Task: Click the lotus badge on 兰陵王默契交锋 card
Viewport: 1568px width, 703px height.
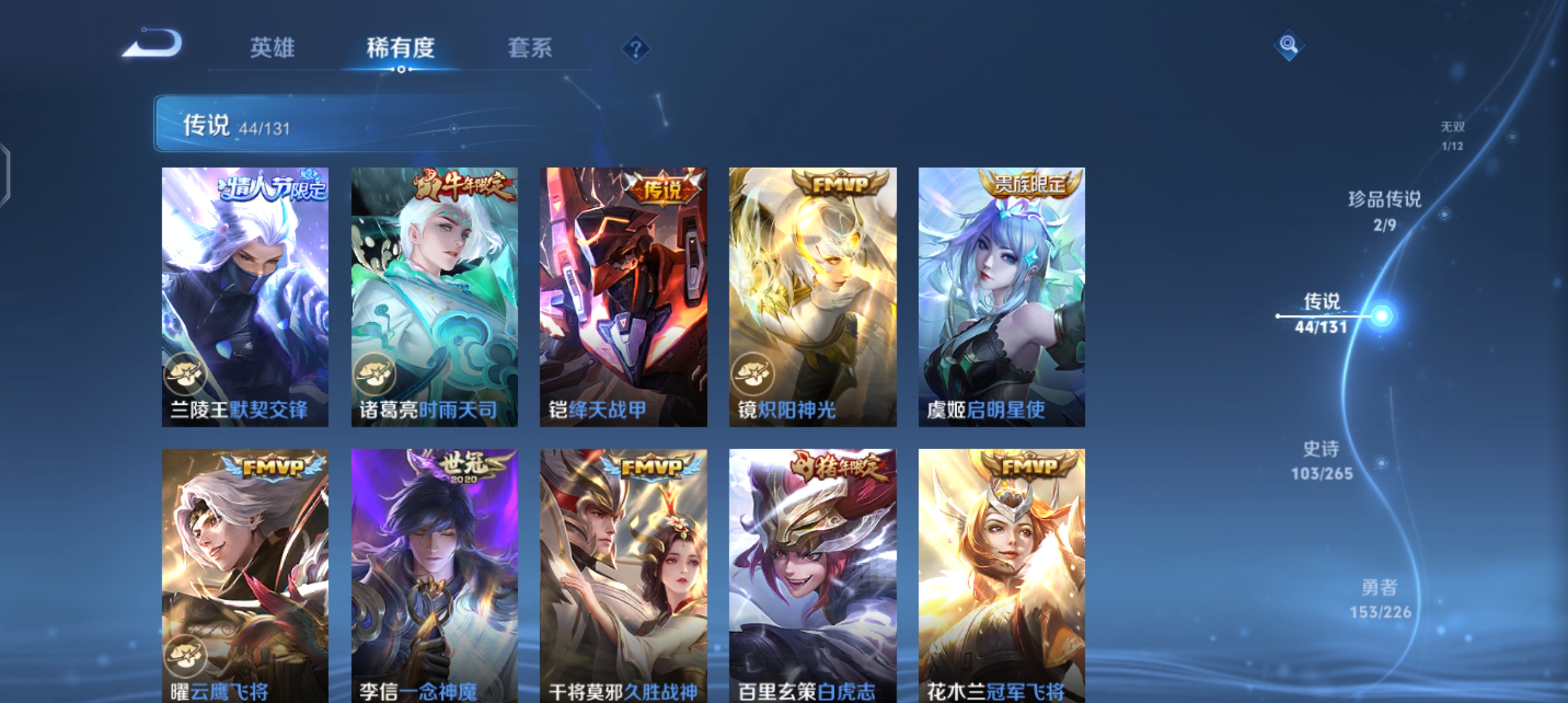Action: [x=186, y=374]
